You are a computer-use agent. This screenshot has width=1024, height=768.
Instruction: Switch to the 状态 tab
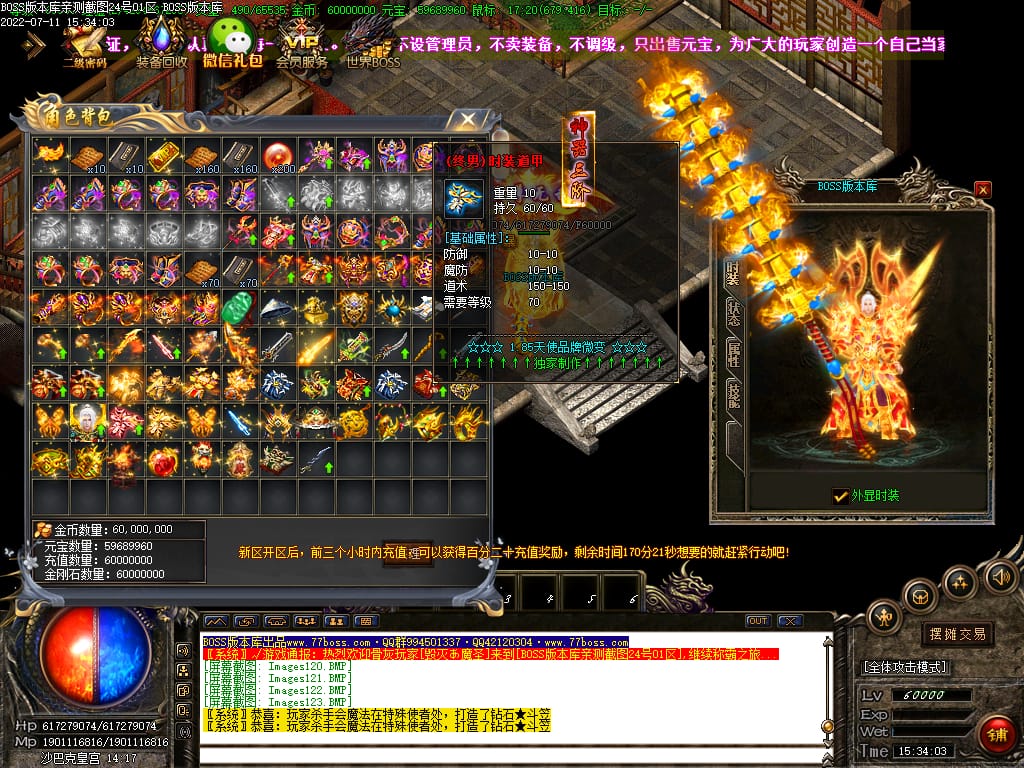click(x=733, y=311)
